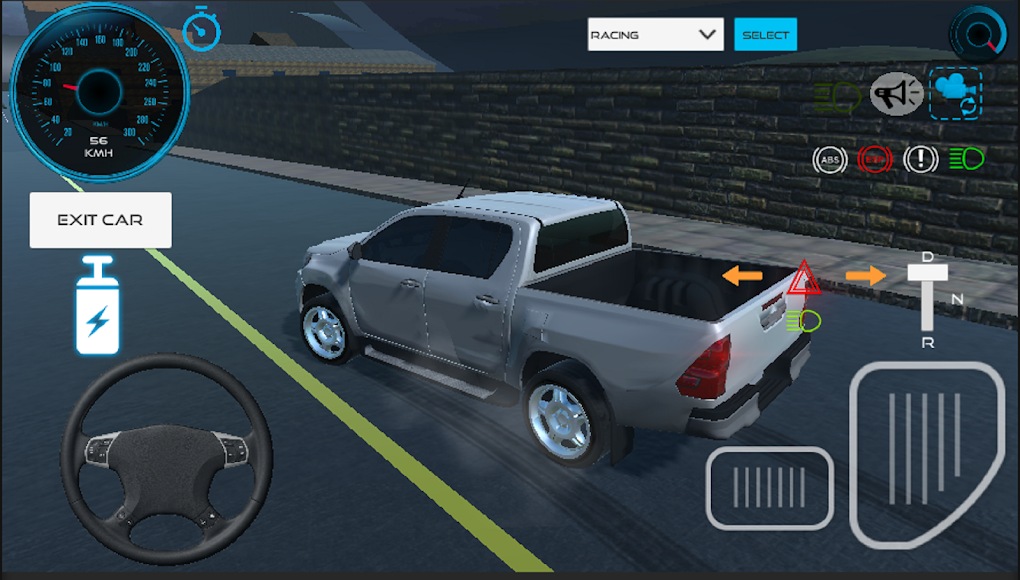The image size is (1020, 580).
Task: Step on the large gas pedal
Action: click(925, 453)
